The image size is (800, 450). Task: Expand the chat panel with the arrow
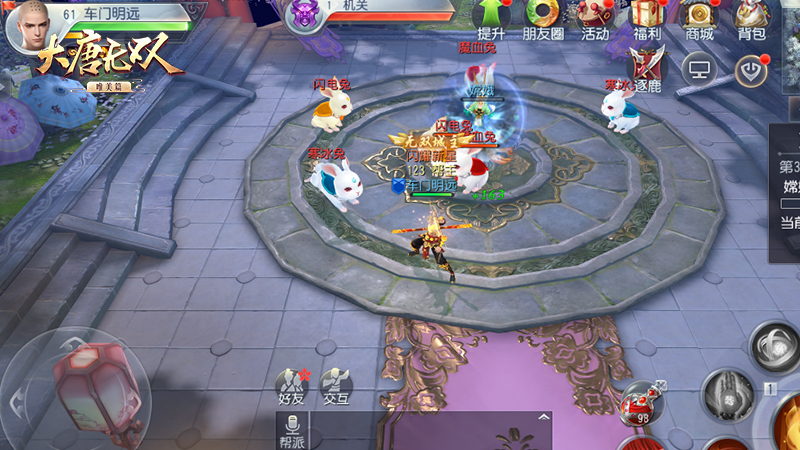[x=543, y=416]
